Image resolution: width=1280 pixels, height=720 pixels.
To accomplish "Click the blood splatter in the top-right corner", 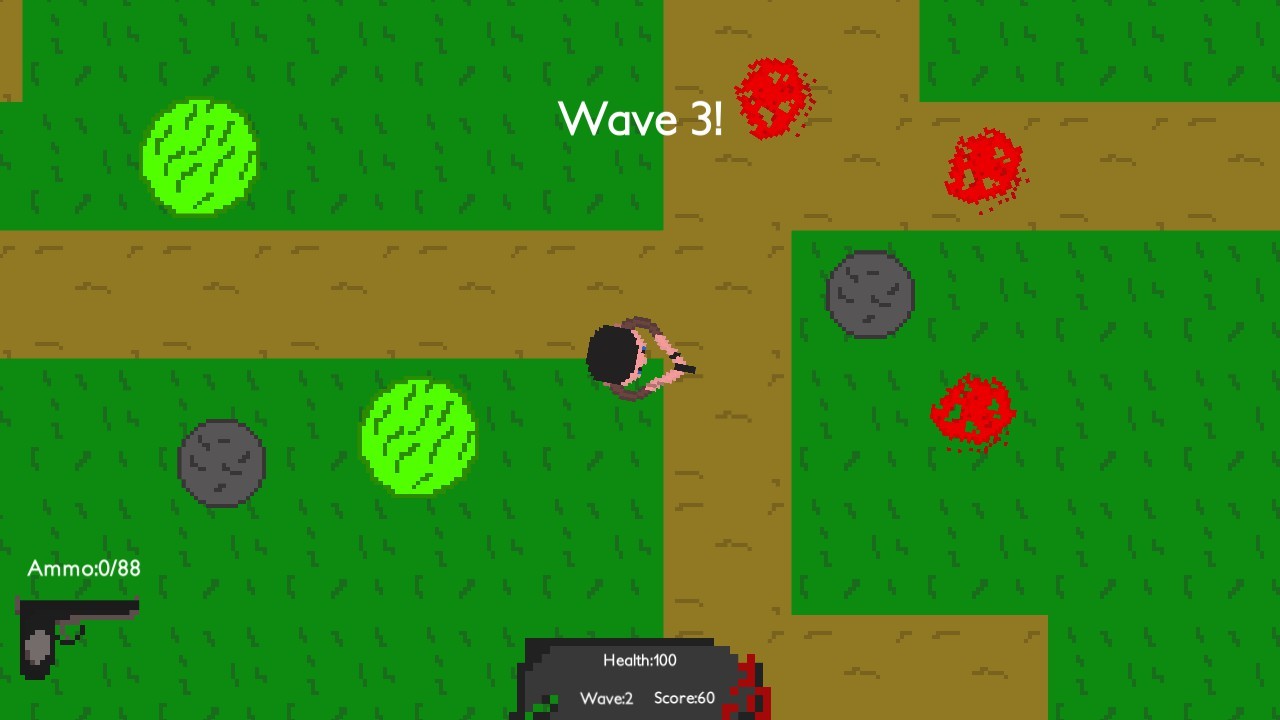I will click(985, 168).
